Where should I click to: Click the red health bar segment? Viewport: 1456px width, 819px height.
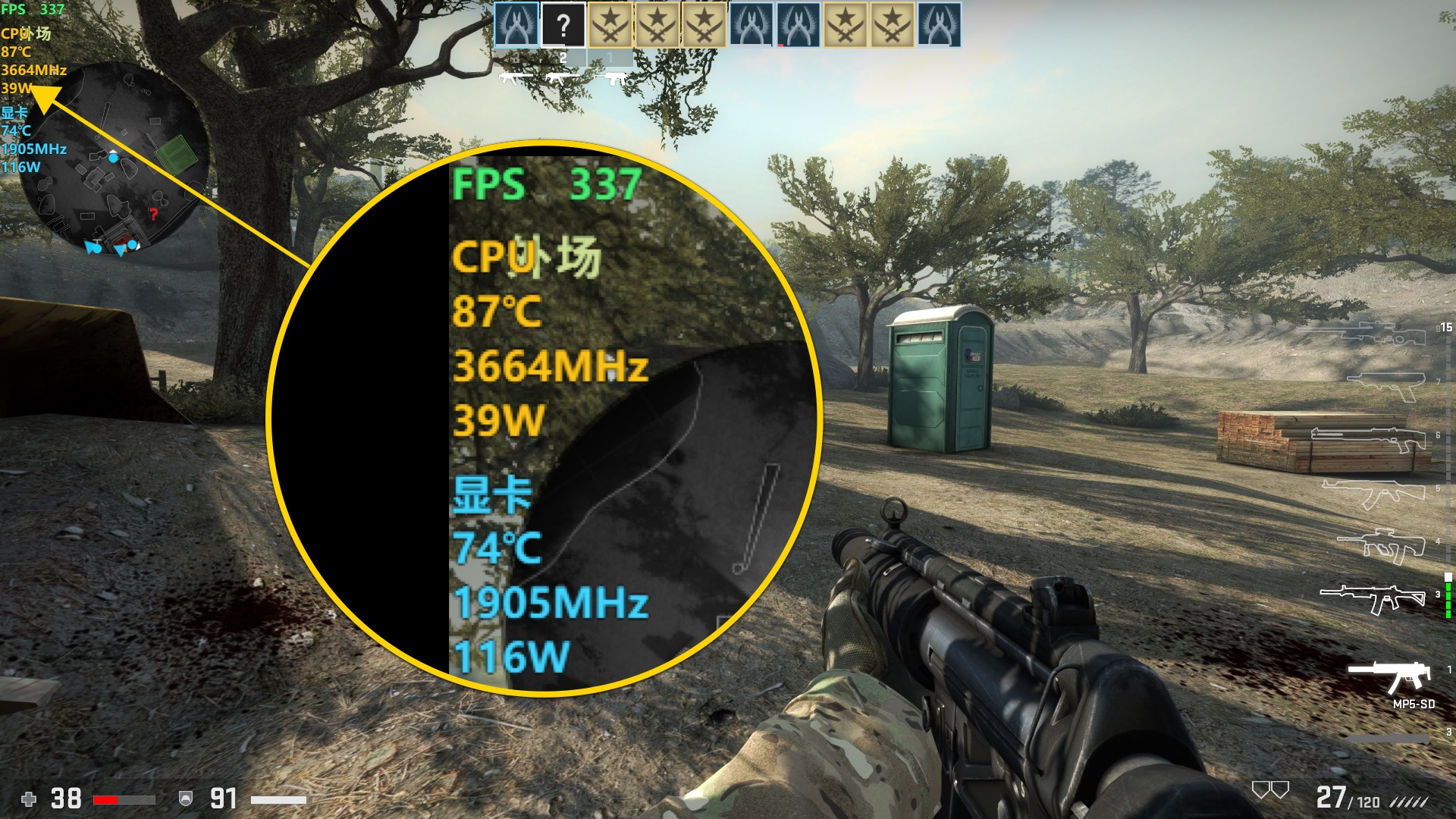(x=105, y=799)
